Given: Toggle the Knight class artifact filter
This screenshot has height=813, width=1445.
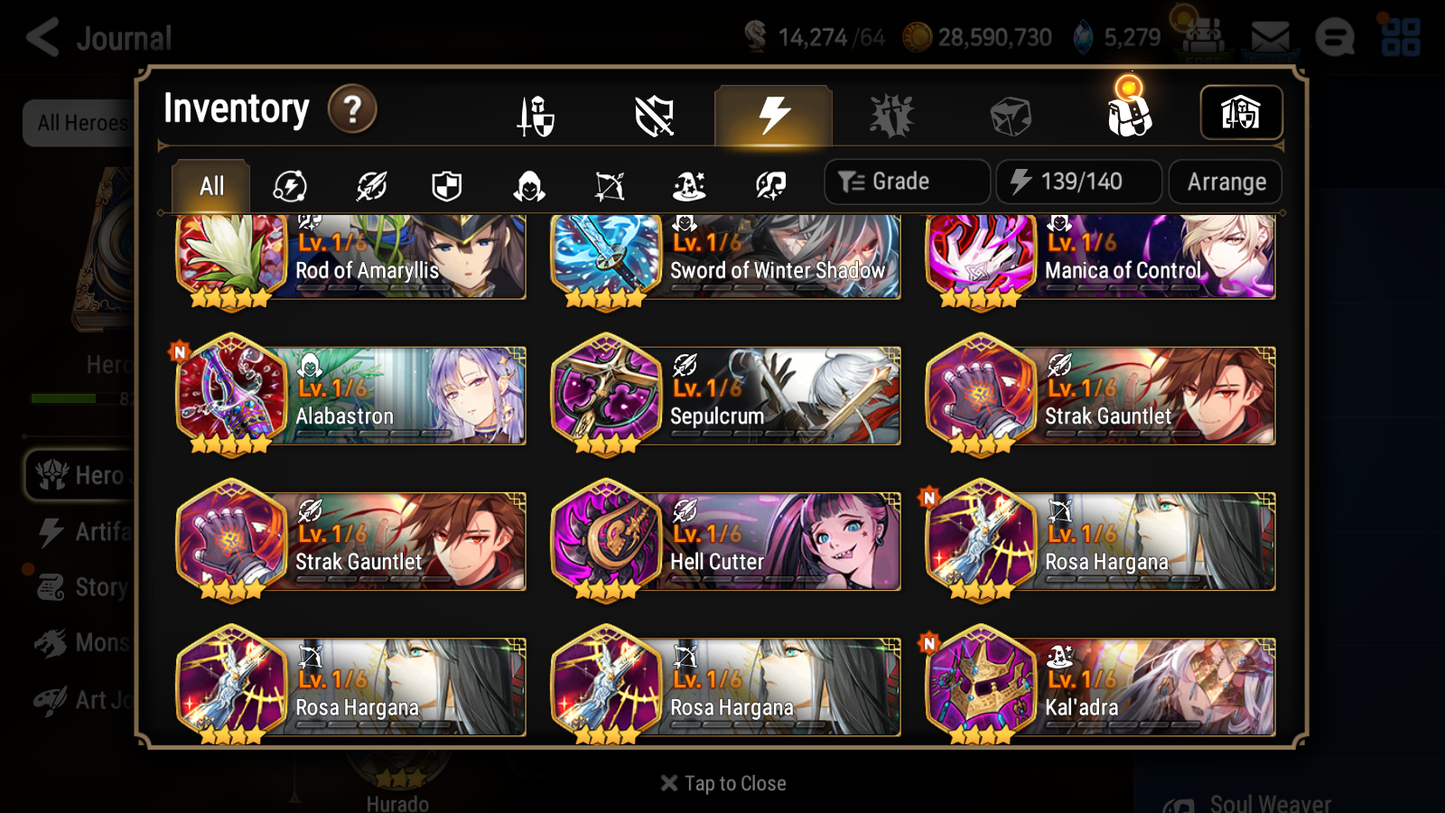Looking at the screenshot, I should pos(447,183).
